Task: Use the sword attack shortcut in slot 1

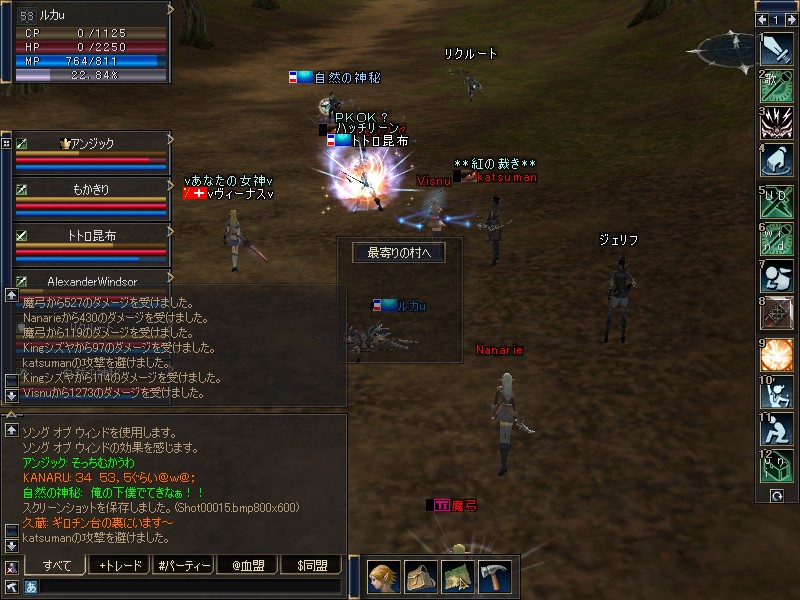Action: [x=776, y=50]
